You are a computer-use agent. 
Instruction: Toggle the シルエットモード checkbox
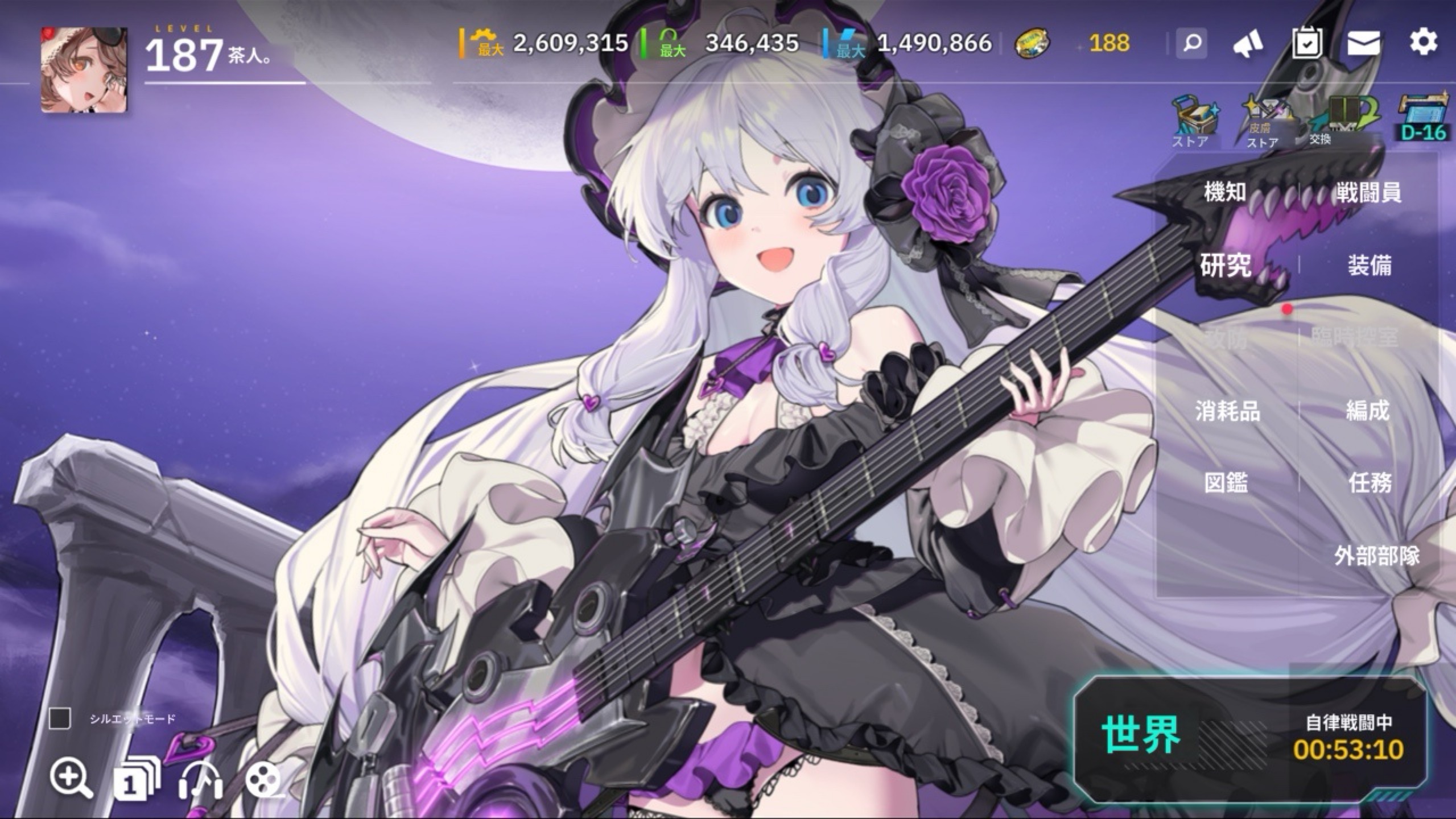(60, 719)
